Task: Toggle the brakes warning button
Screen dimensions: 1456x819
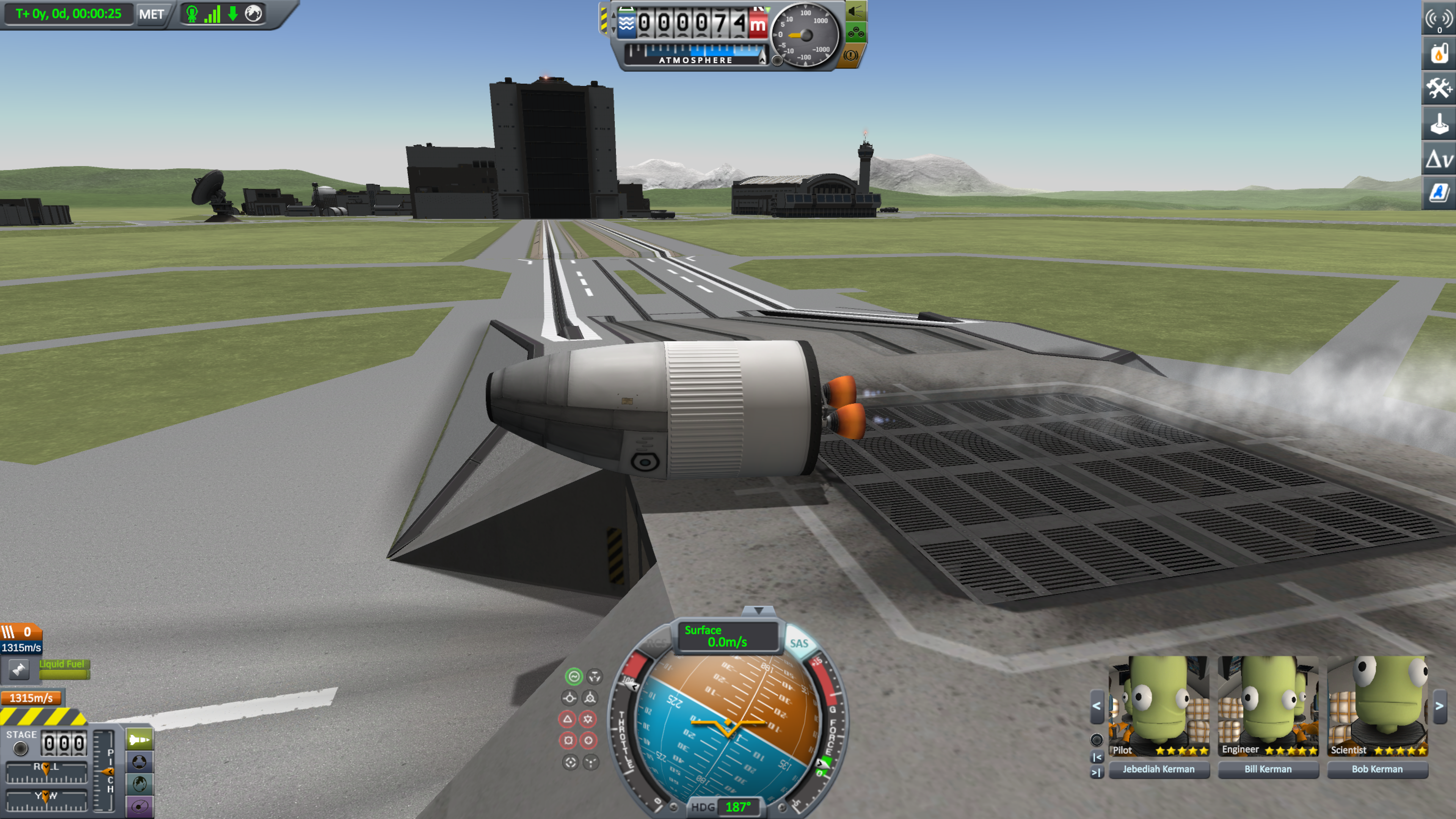Action: point(850,55)
